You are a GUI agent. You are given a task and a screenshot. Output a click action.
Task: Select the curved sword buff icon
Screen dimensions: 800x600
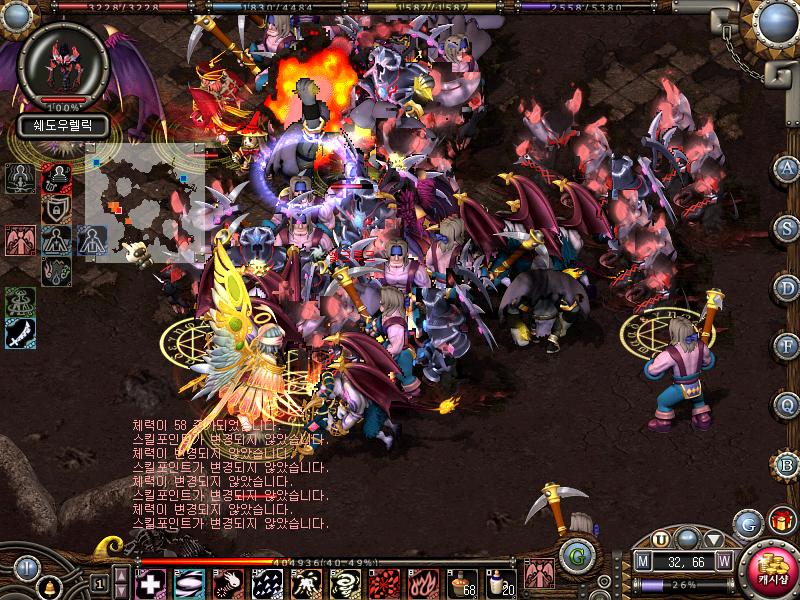pos(20,334)
